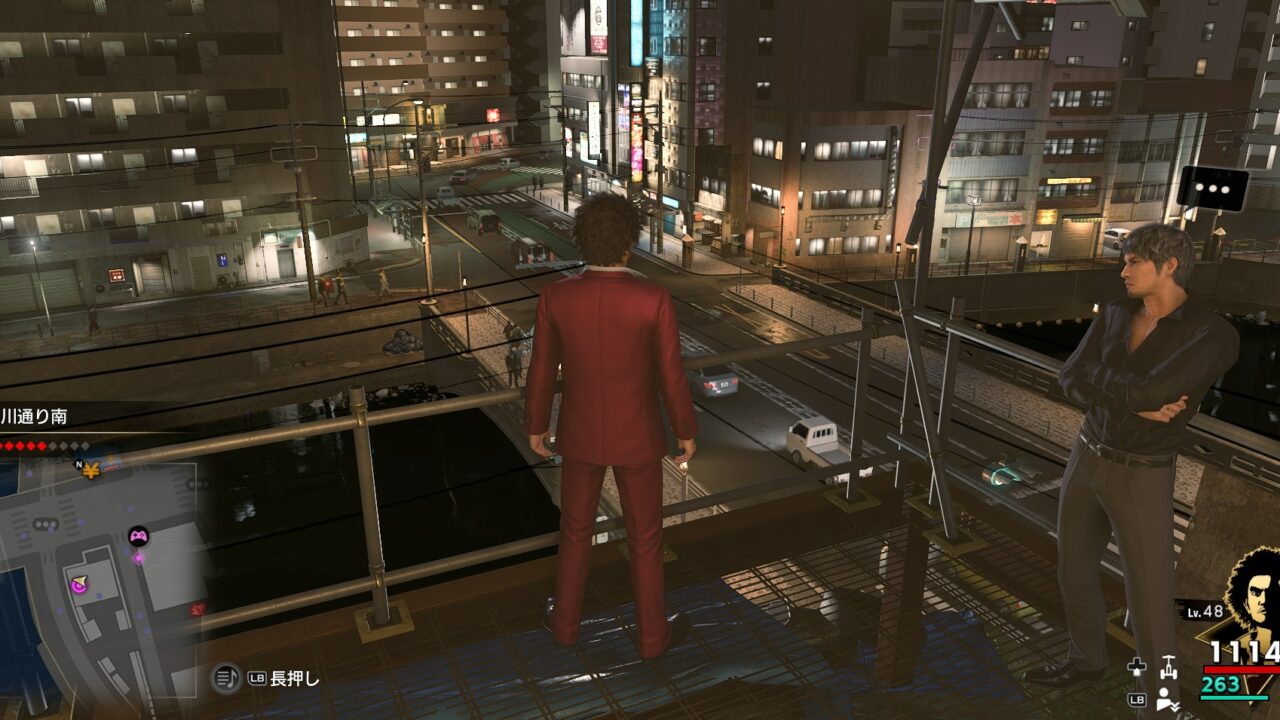Click the speech bubble above the man
The image size is (1280, 720).
pos(1212,188)
